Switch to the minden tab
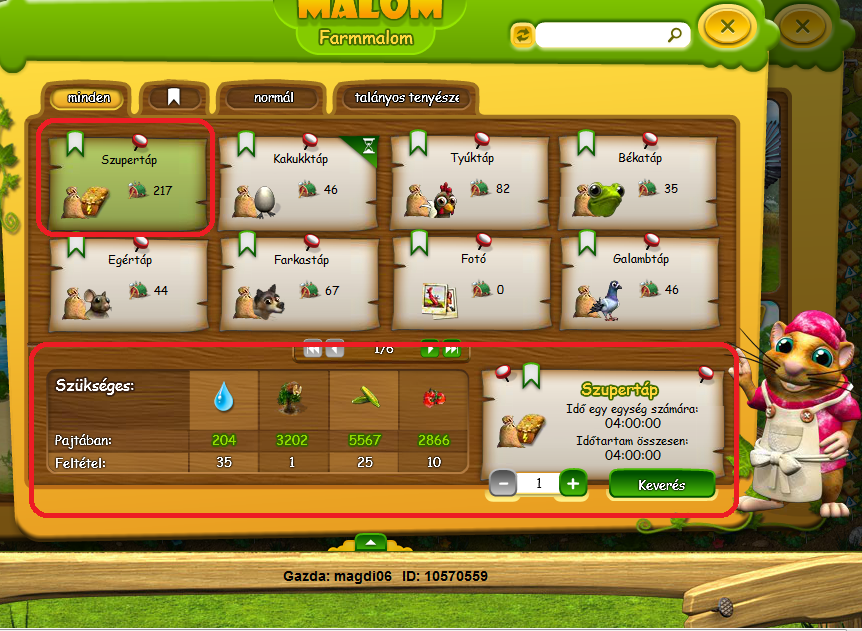Viewport: 862px width, 631px height. coord(89,99)
